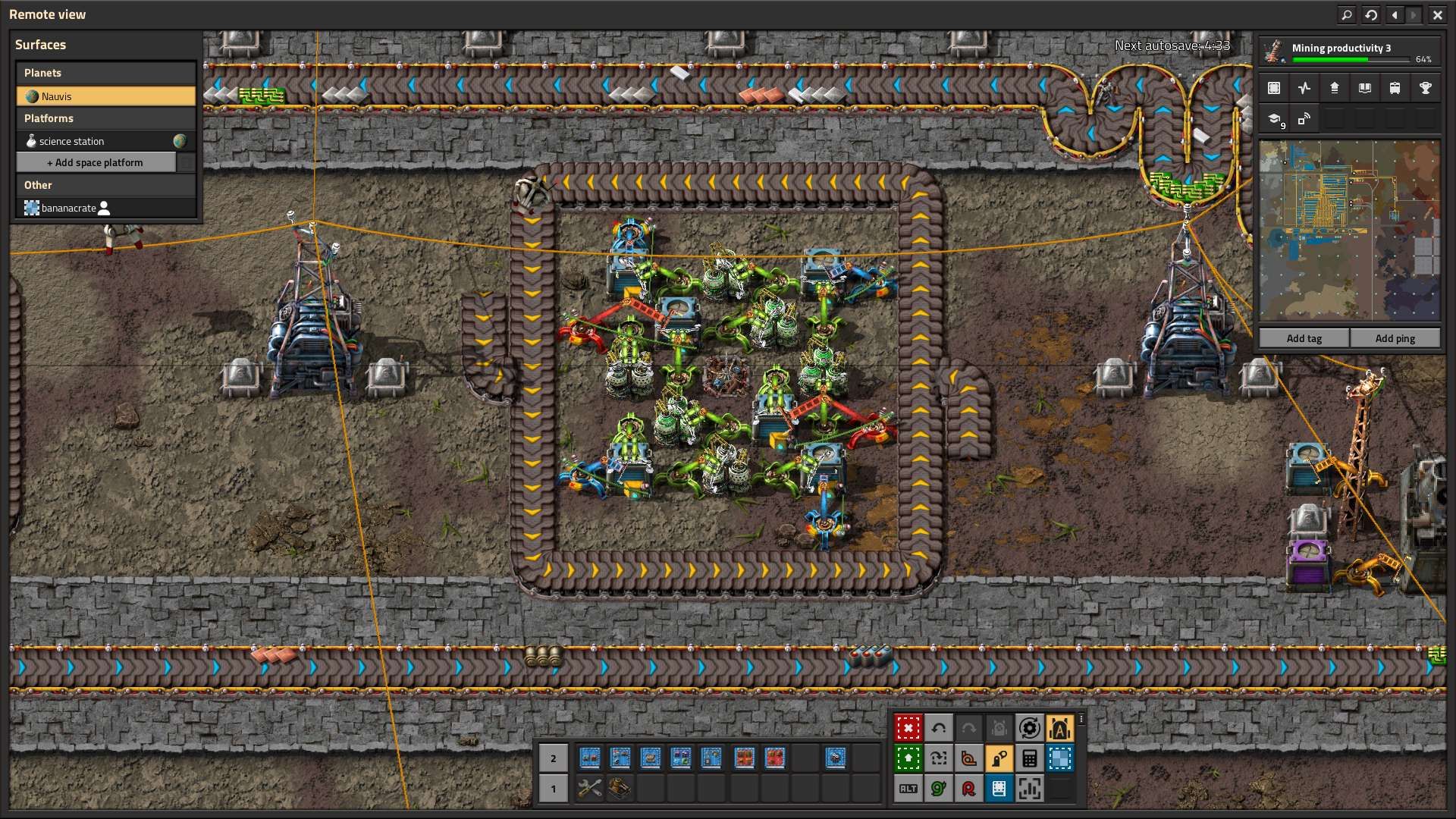
Task: Click the Add ping button
Action: coord(1395,338)
